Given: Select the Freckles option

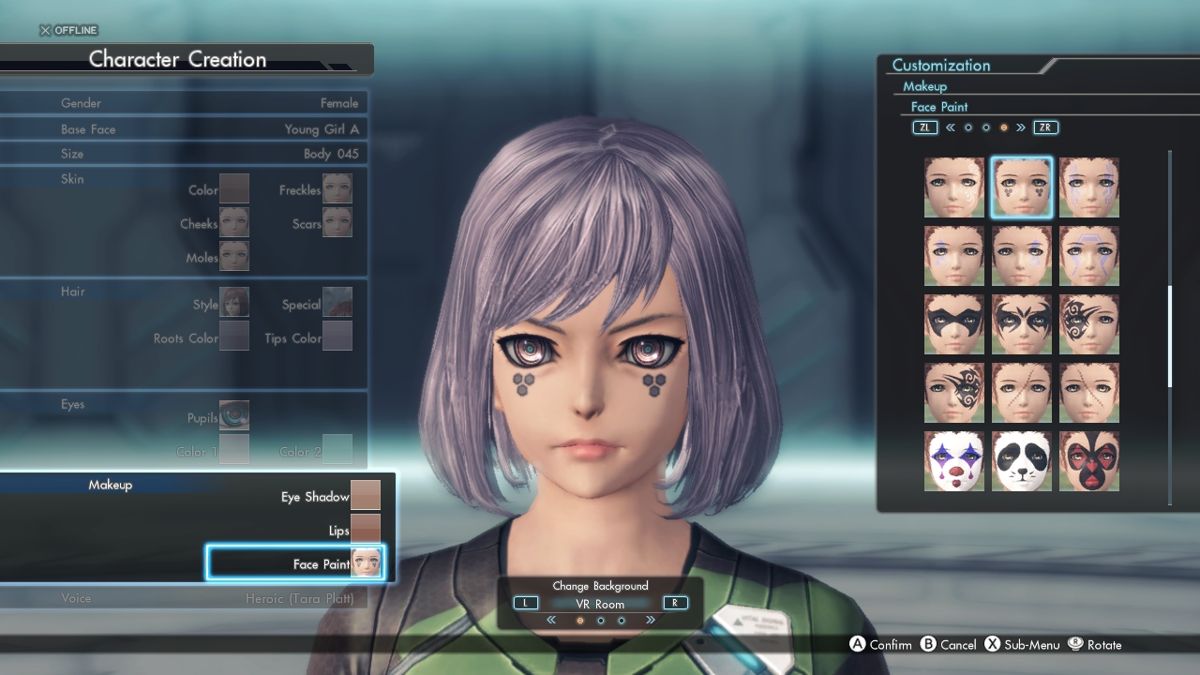Looking at the screenshot, I should (337, 188).
